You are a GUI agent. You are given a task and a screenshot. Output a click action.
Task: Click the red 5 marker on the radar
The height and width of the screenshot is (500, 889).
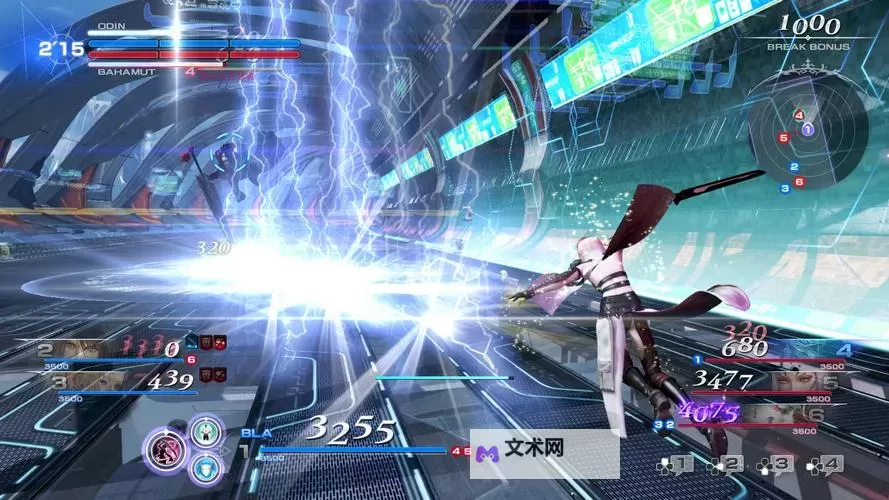coord(783,137)
